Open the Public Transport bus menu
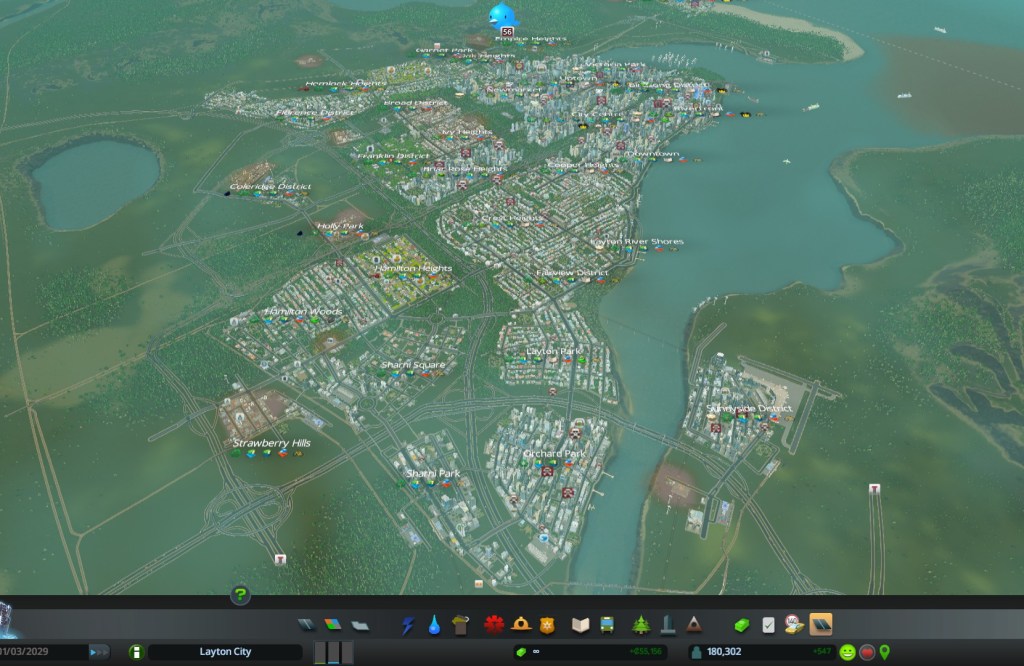The image size is (1024, 666). pyautogui.click(x=606, y=626)
